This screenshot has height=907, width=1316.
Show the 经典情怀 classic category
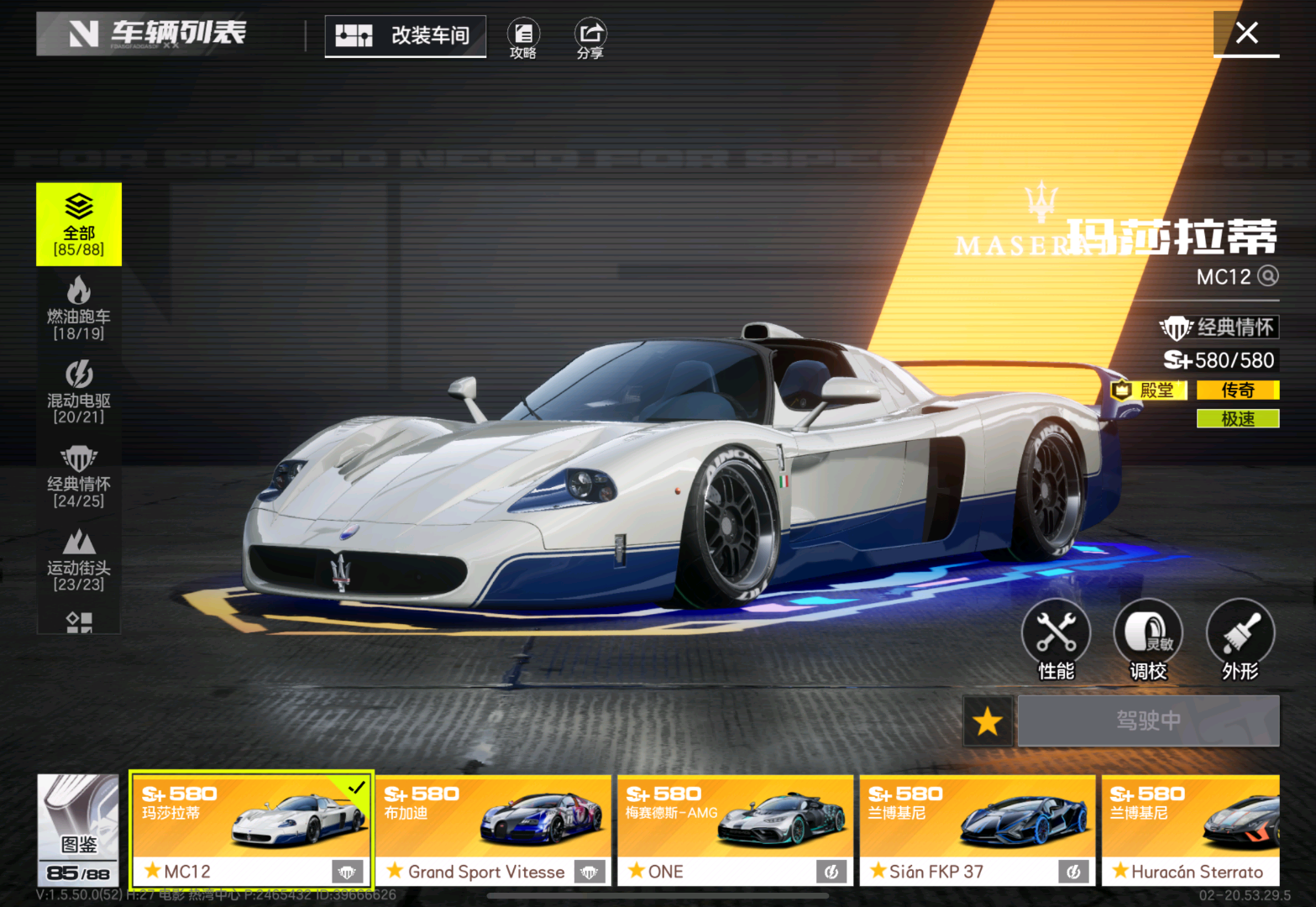[x=79, y=476]
